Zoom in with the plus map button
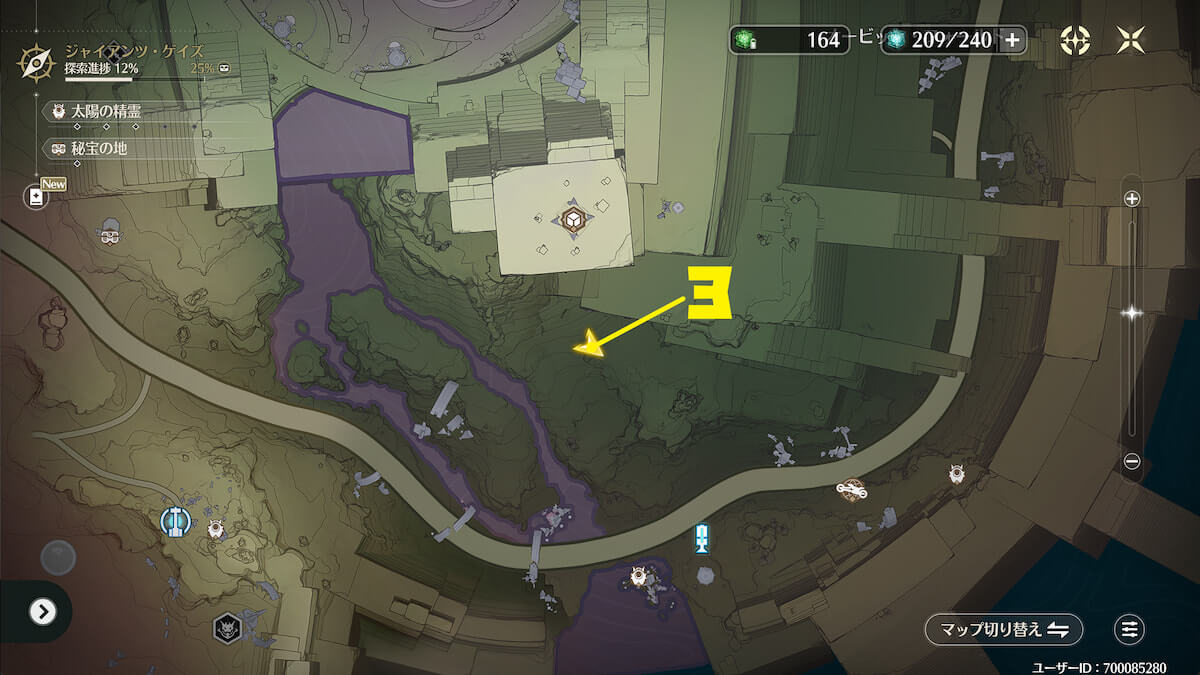 pyautogui.click(x=1132, y=199)
